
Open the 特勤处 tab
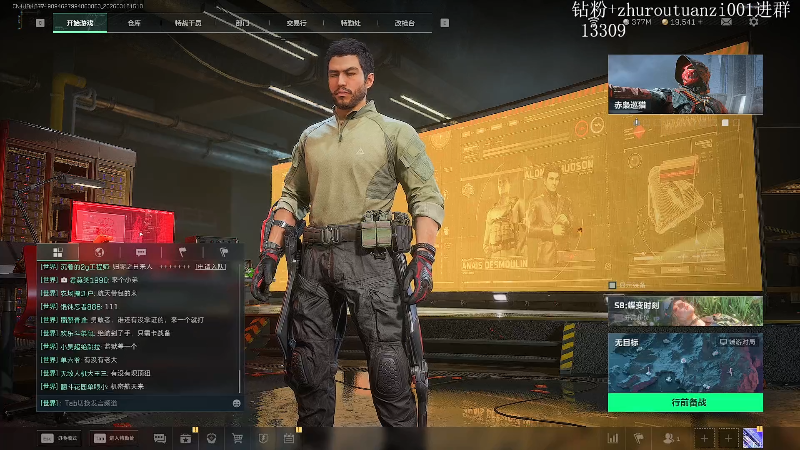click(x=350, y=22)
